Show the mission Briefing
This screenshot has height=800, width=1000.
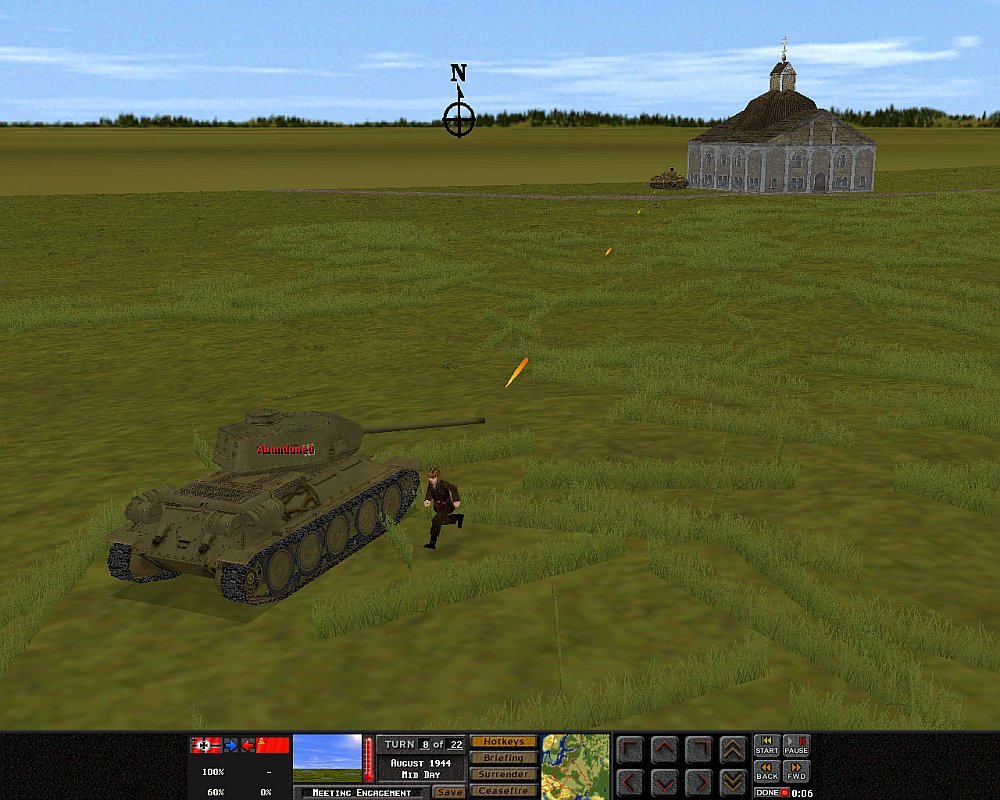click(503, 758)
